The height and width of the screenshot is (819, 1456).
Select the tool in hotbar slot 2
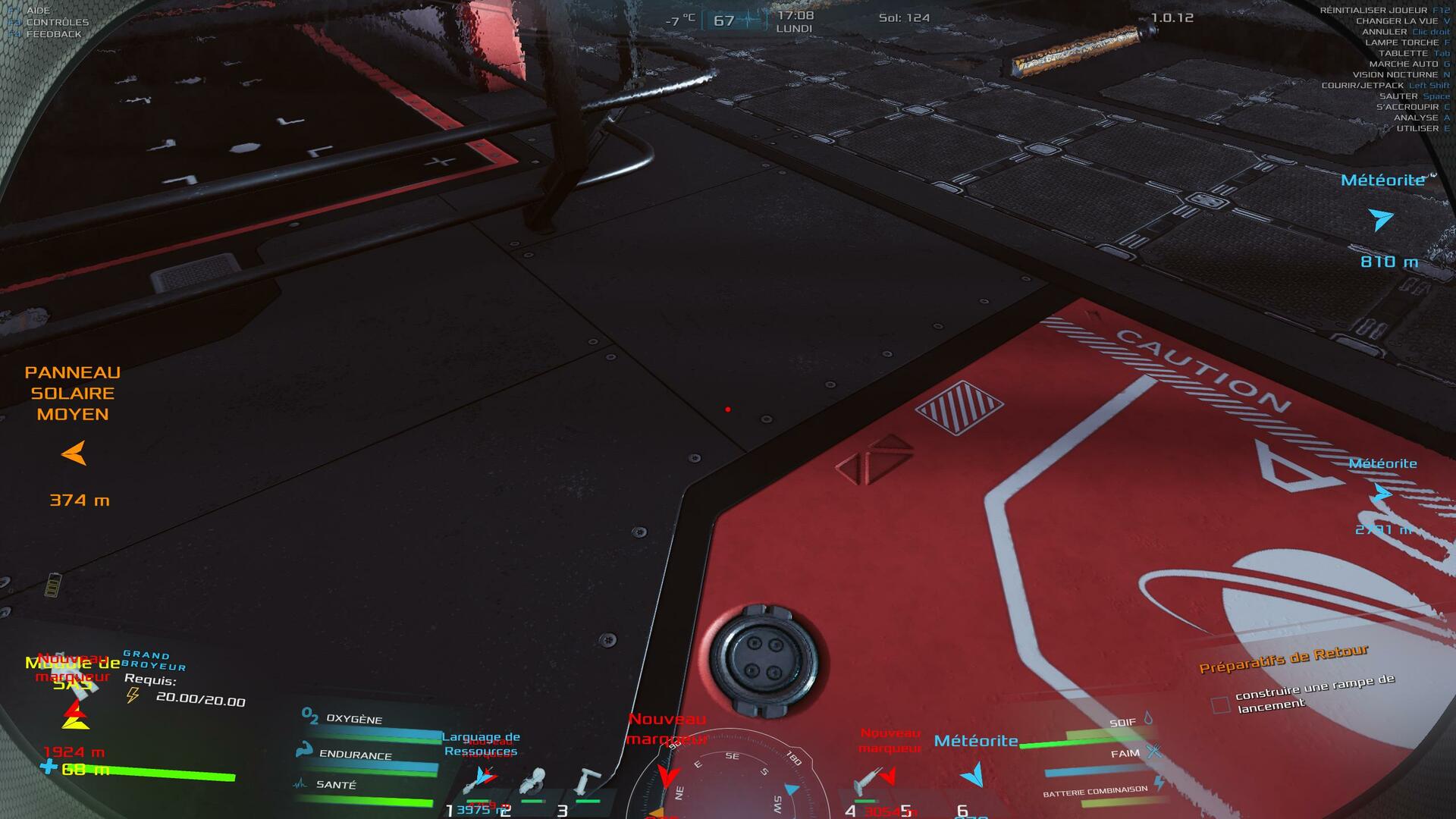coord(534,781)
